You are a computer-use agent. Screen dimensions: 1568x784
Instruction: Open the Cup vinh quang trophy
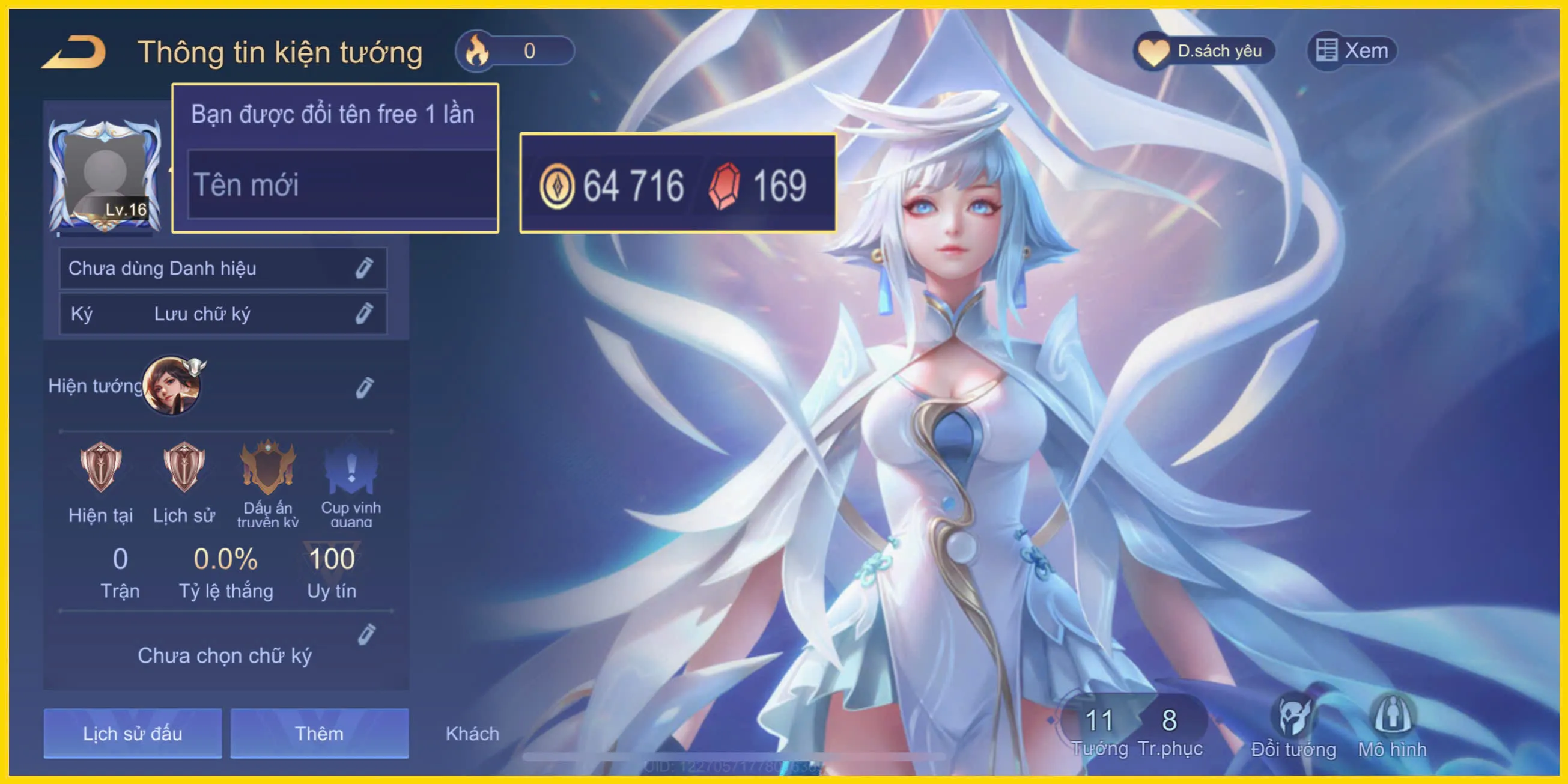(350, 481)
